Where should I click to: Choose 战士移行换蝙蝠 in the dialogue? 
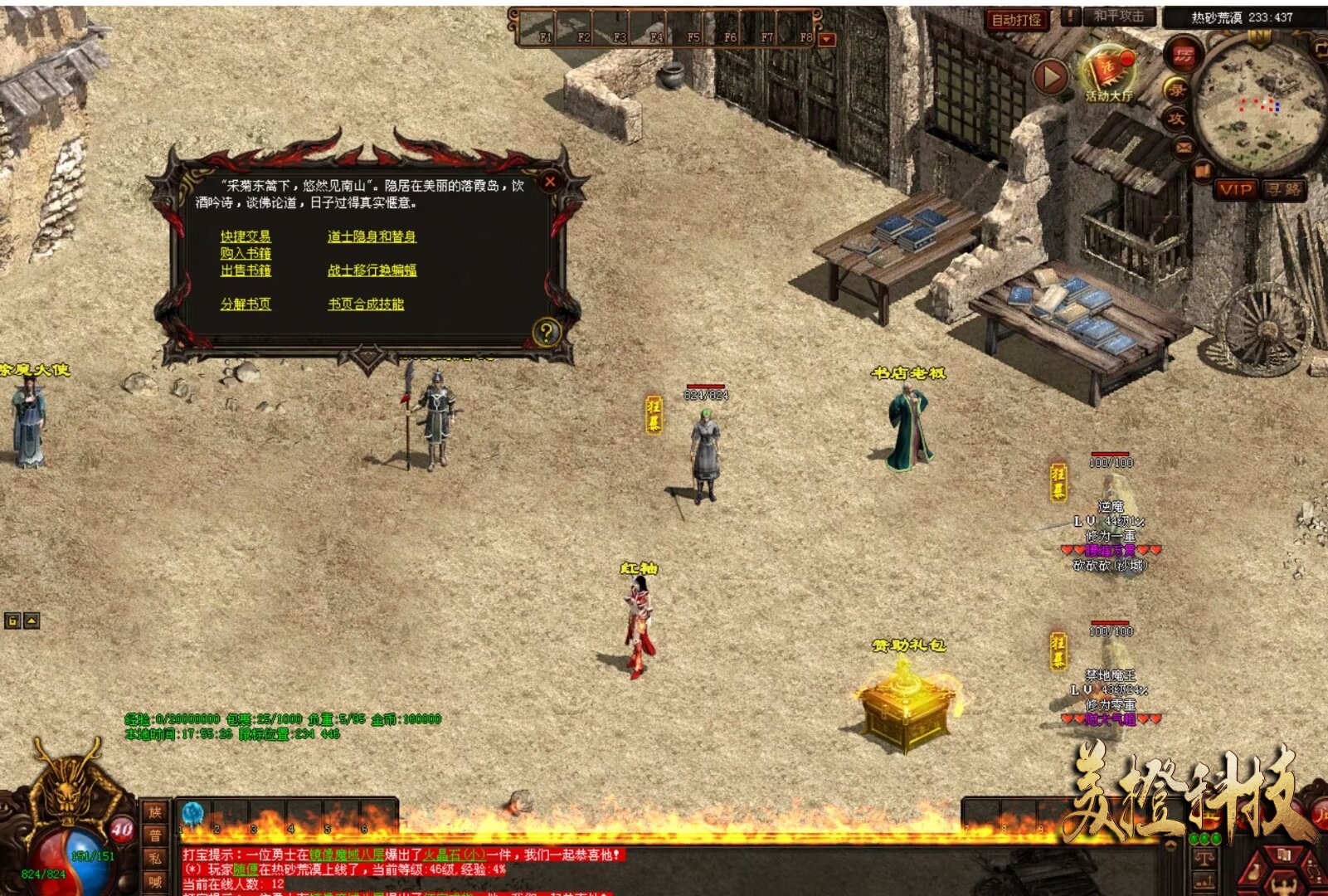372,270
